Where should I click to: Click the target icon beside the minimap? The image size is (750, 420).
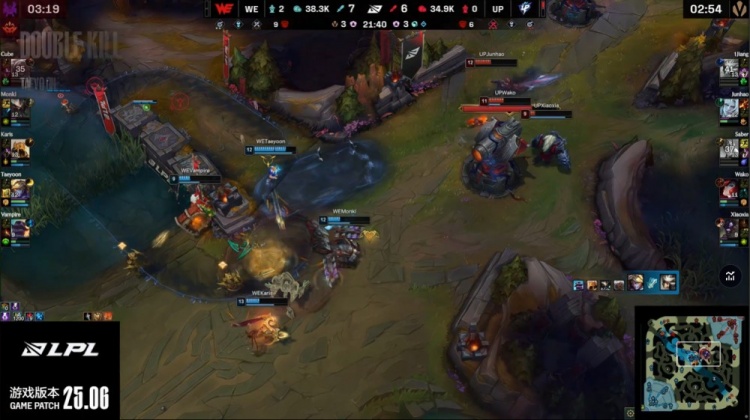click(628, 411)
